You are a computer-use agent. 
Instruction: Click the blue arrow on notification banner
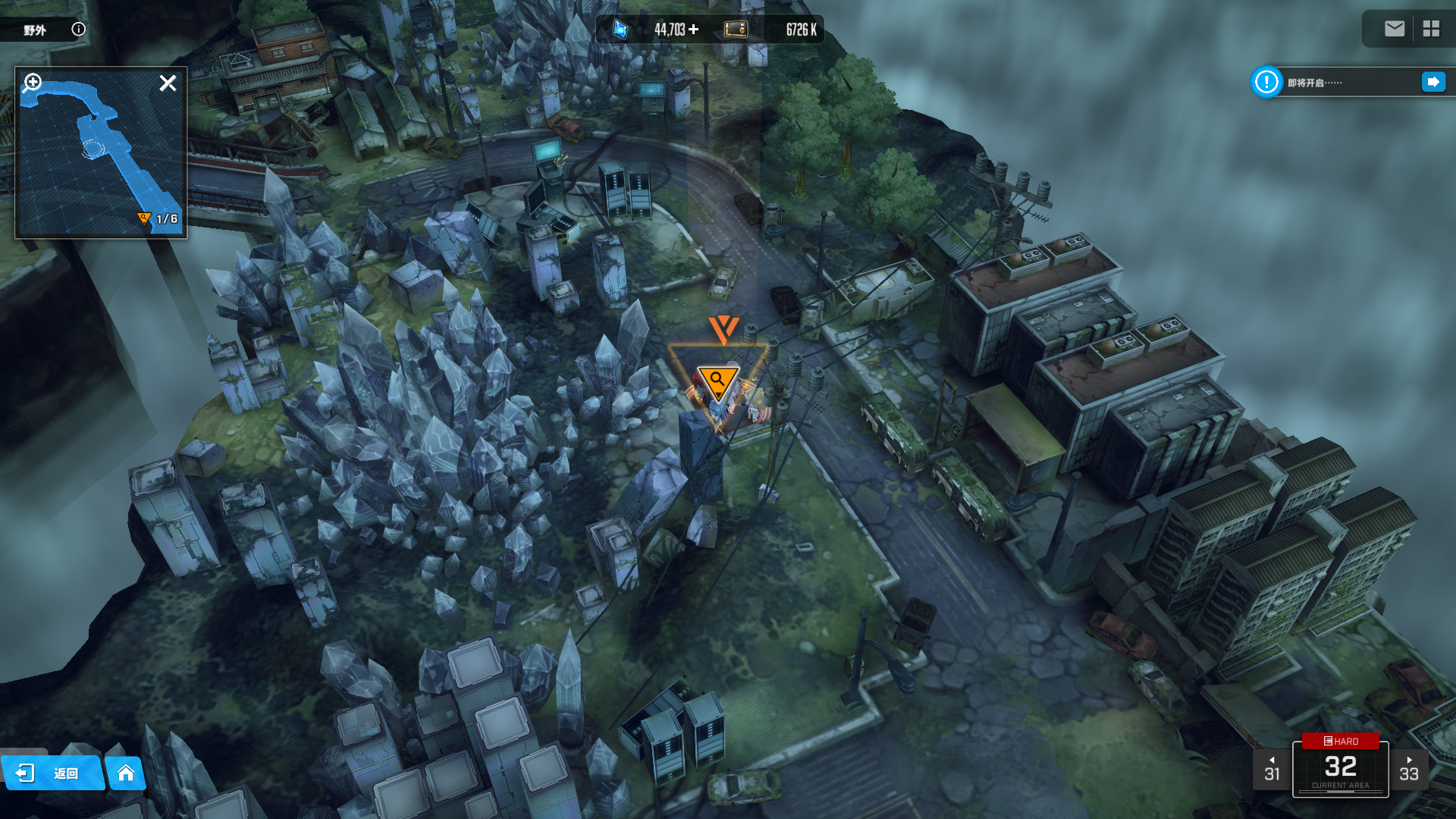point(1432,82)
